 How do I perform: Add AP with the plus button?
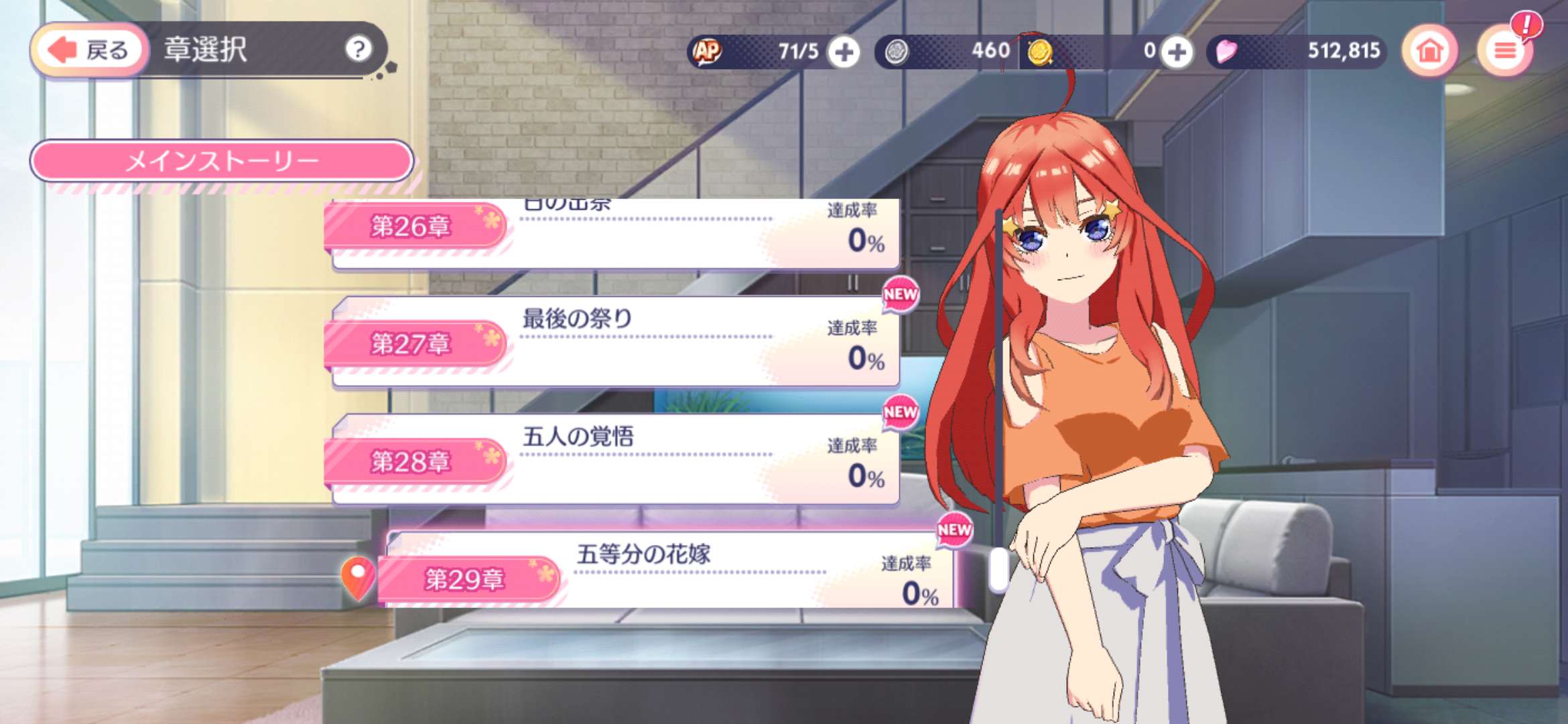(844, 52)
